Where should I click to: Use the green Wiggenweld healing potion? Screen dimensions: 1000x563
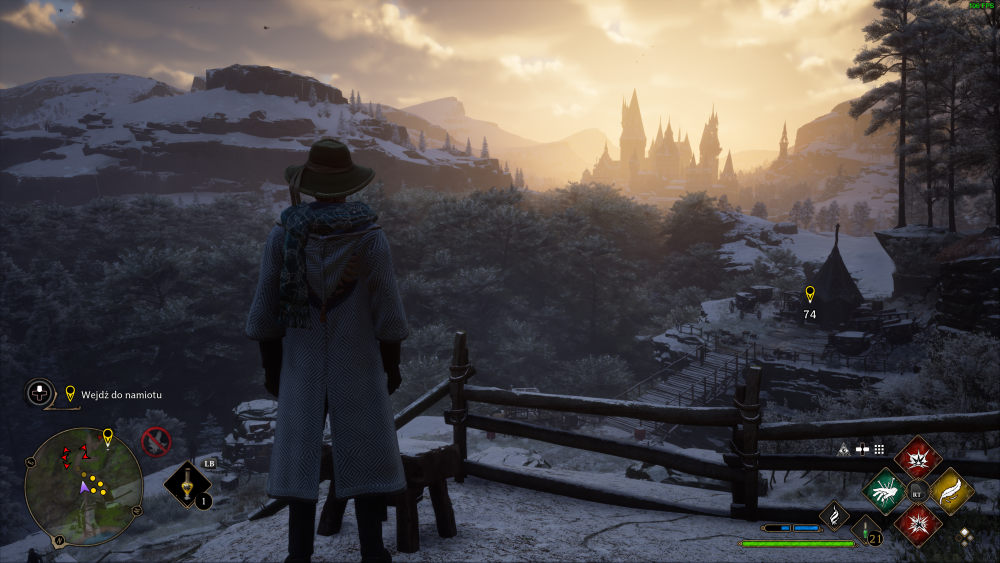click(867, 531)
